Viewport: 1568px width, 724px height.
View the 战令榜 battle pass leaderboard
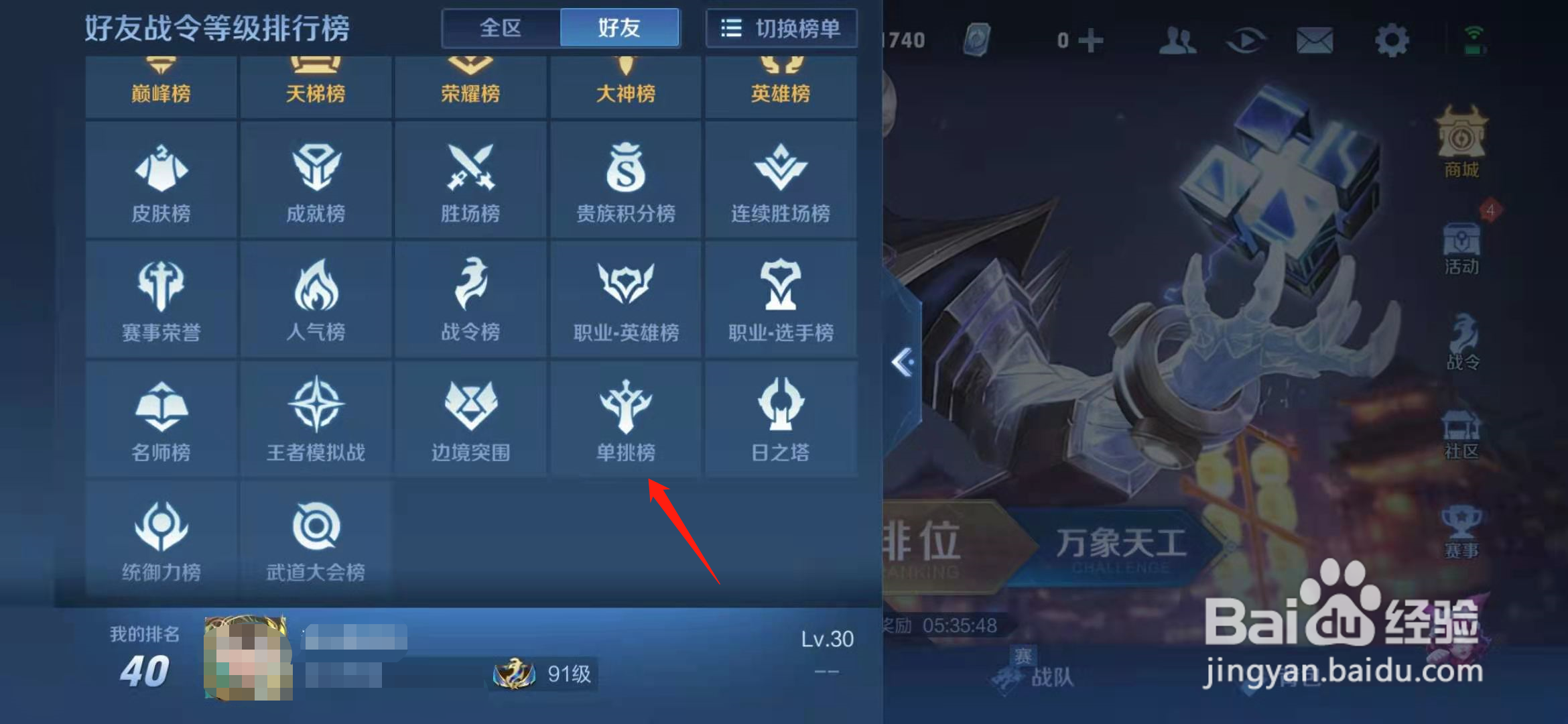coord(470,298)
